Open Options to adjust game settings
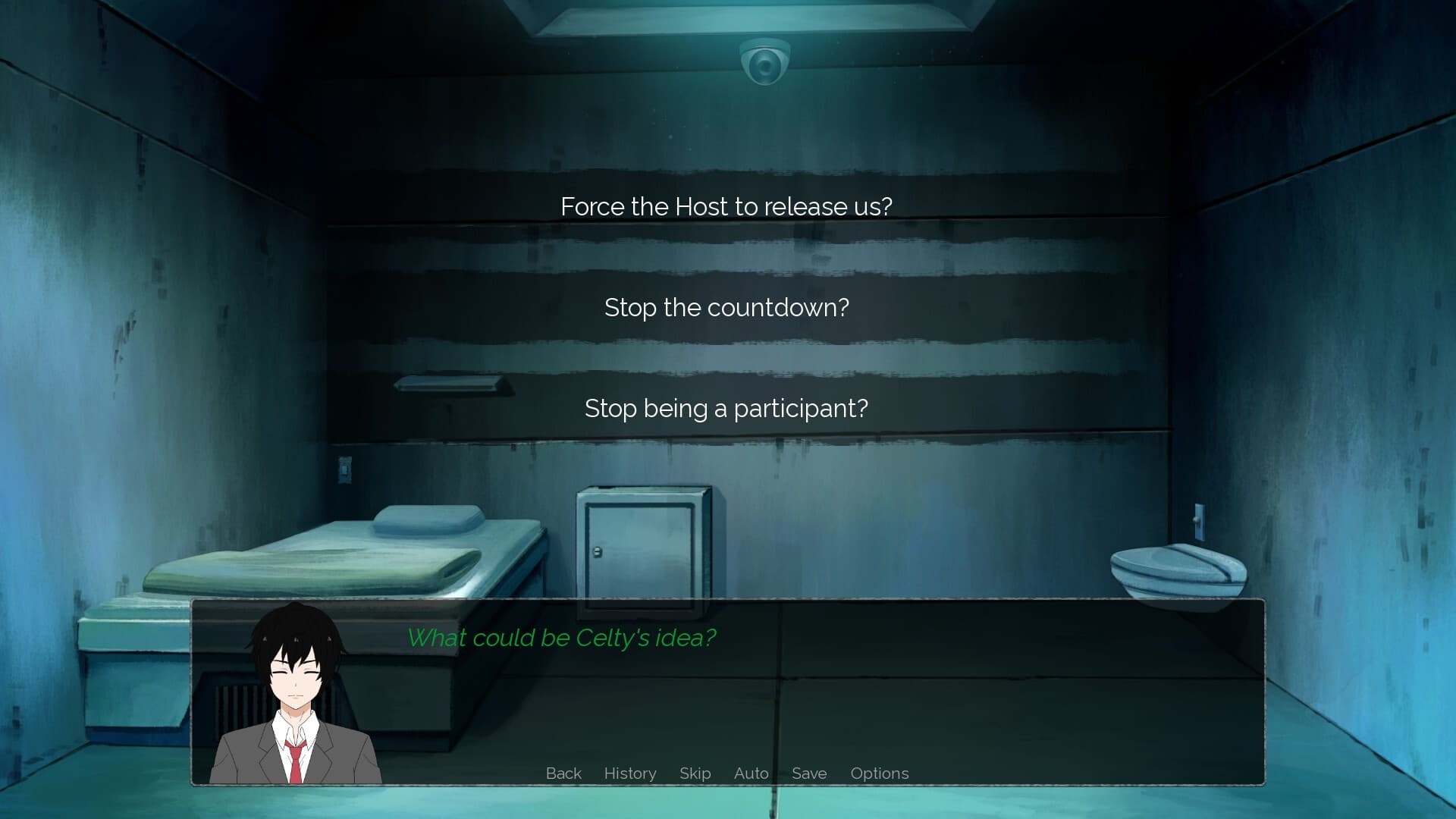Image resolution: width=1456 pixels, height=819 pixels. coord(880,773)
